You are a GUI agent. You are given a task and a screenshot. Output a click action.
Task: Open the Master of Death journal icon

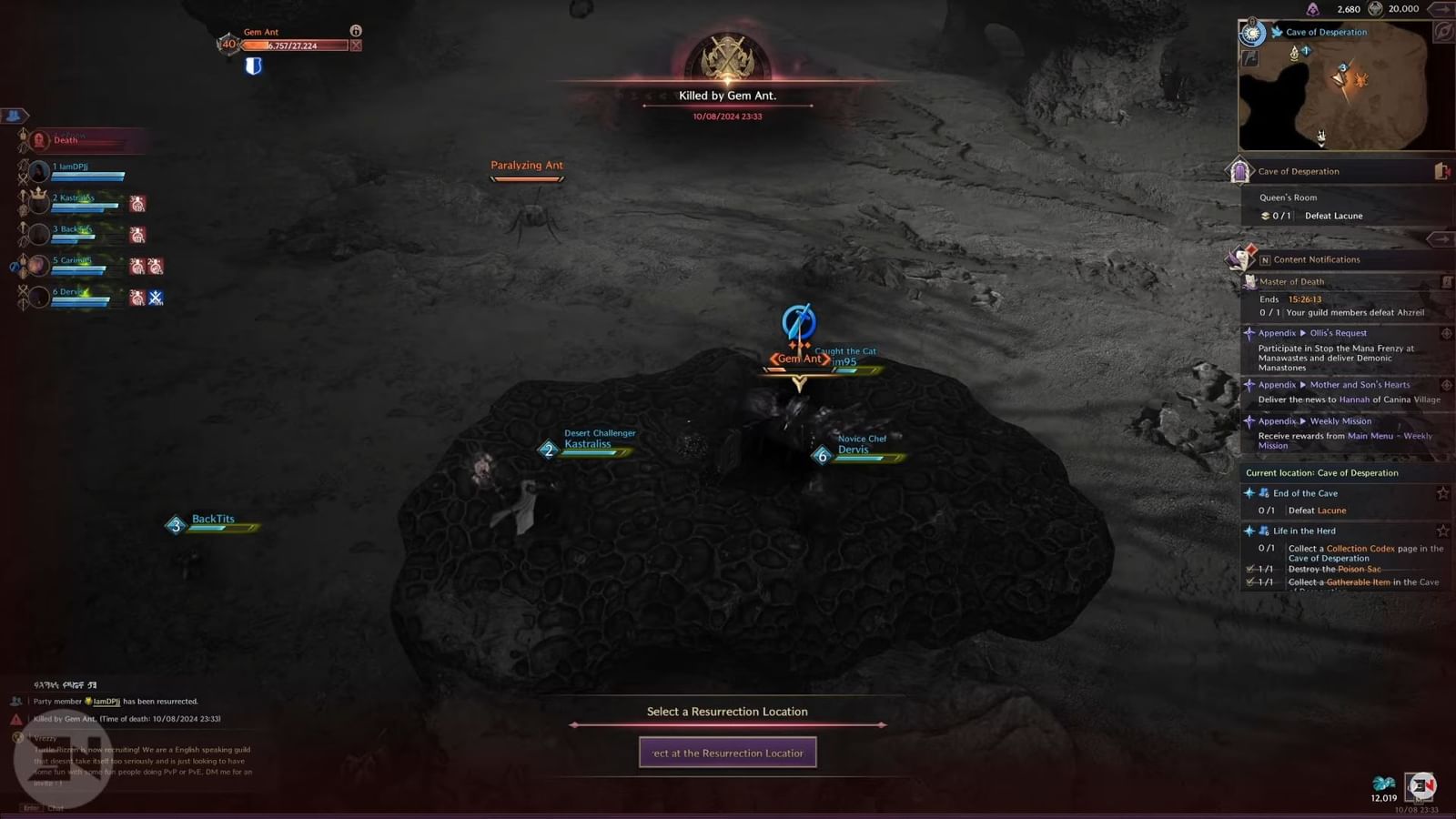coord(1448,281)
